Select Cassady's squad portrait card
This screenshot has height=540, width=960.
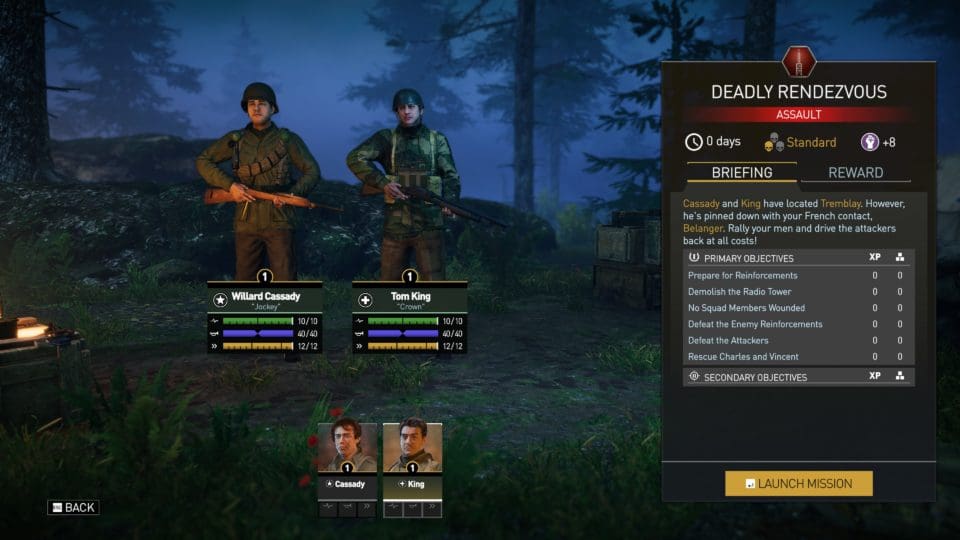click(348, 460)
